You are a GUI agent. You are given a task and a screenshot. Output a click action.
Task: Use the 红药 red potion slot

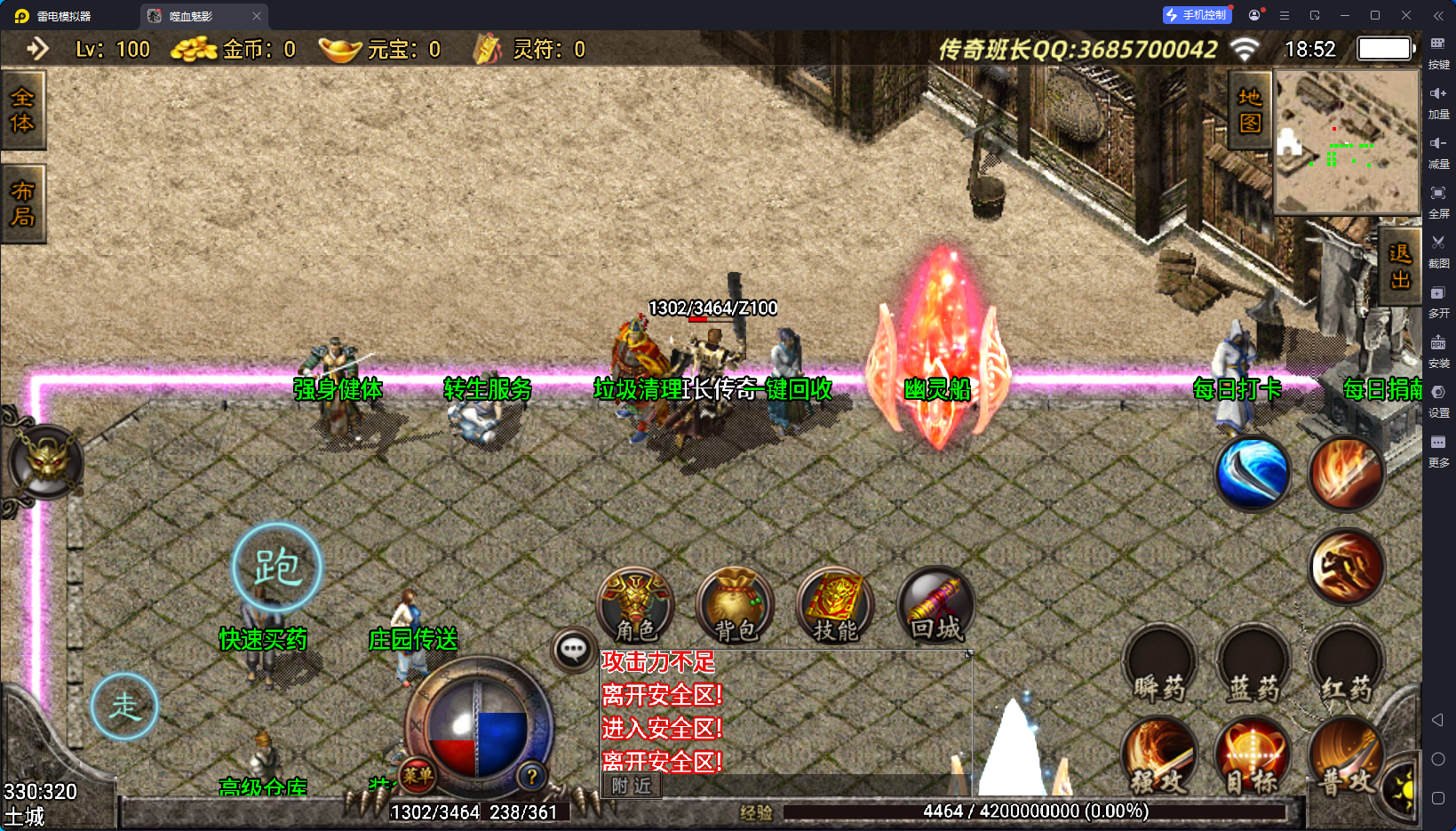click(1346, 667)
